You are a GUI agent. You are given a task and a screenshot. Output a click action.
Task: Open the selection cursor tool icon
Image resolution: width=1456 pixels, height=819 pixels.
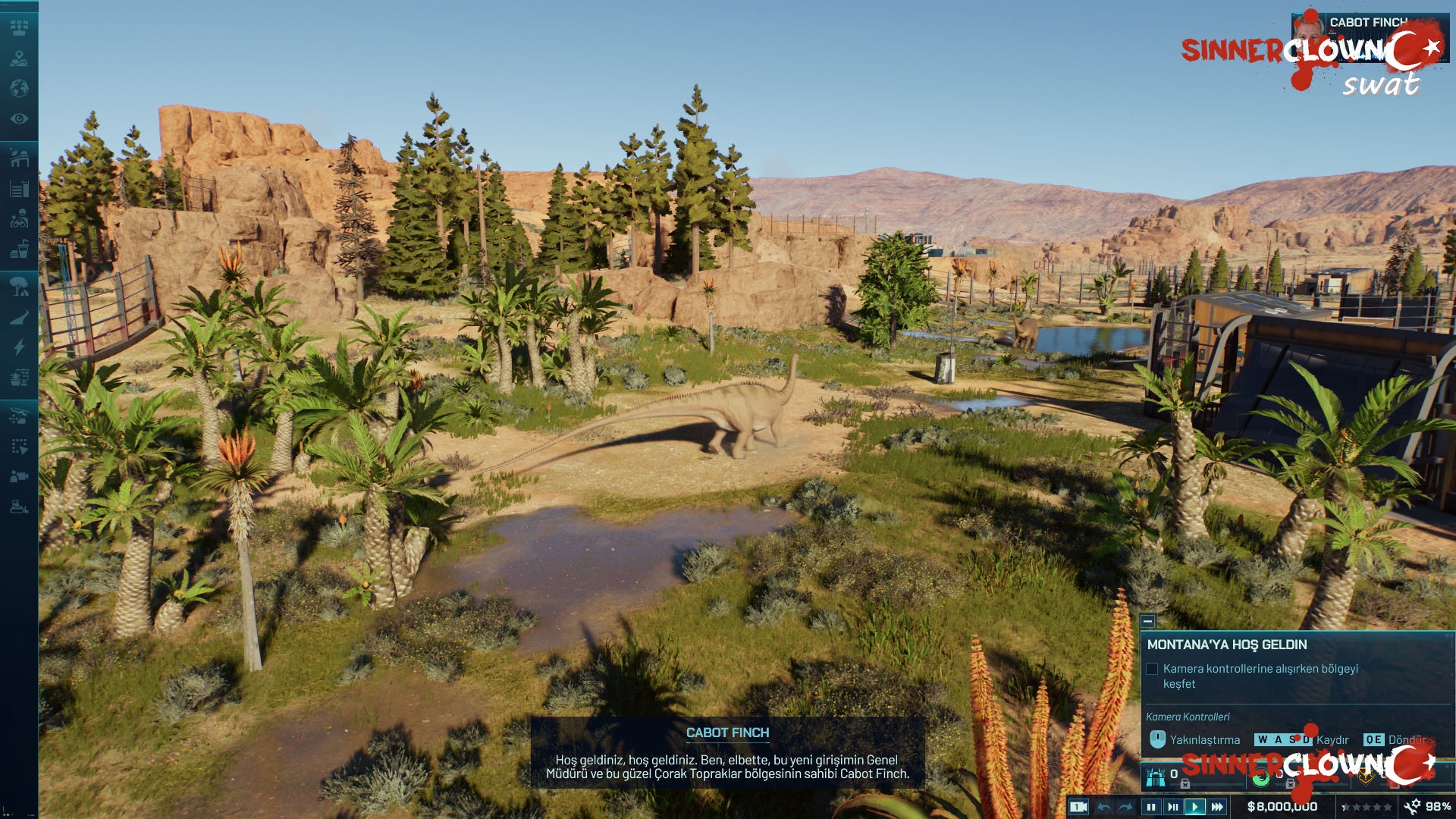19,446
